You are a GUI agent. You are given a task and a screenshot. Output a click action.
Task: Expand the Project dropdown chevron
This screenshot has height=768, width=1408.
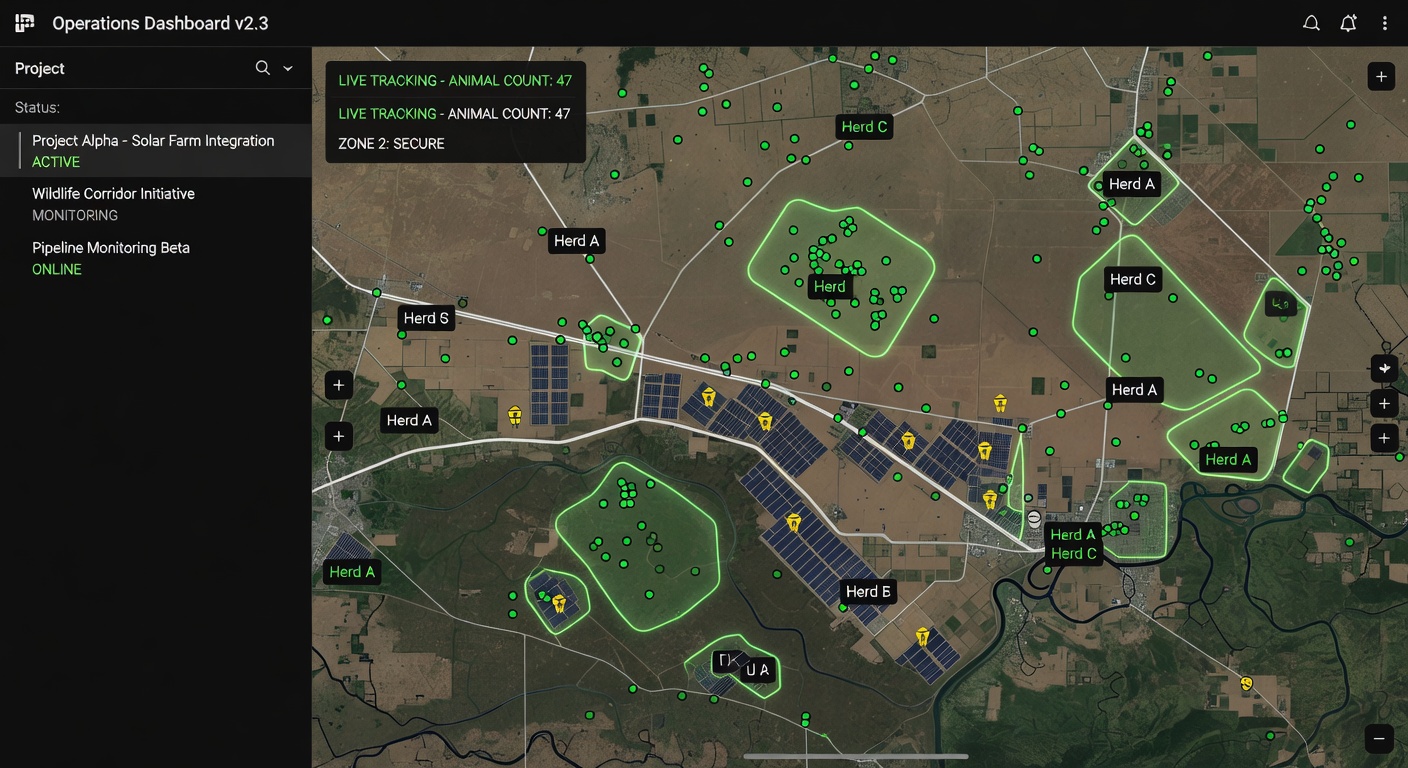(x=287, y=68)
